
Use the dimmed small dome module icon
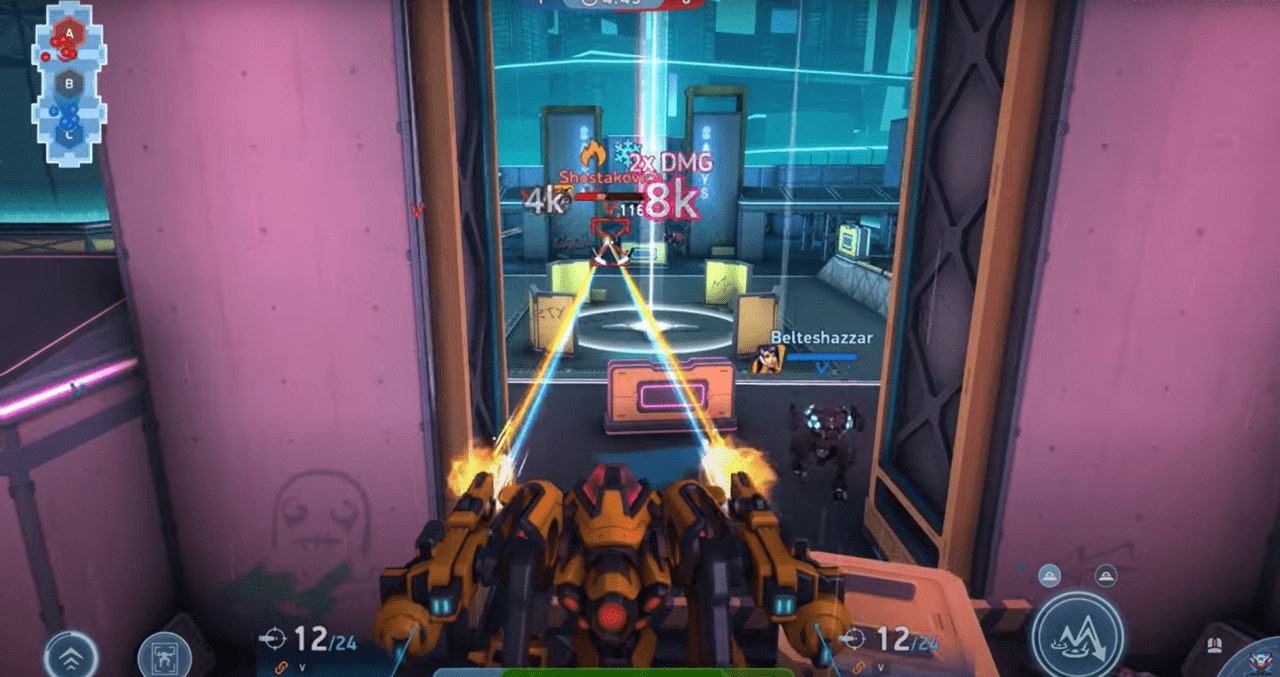pos(1105,574)
